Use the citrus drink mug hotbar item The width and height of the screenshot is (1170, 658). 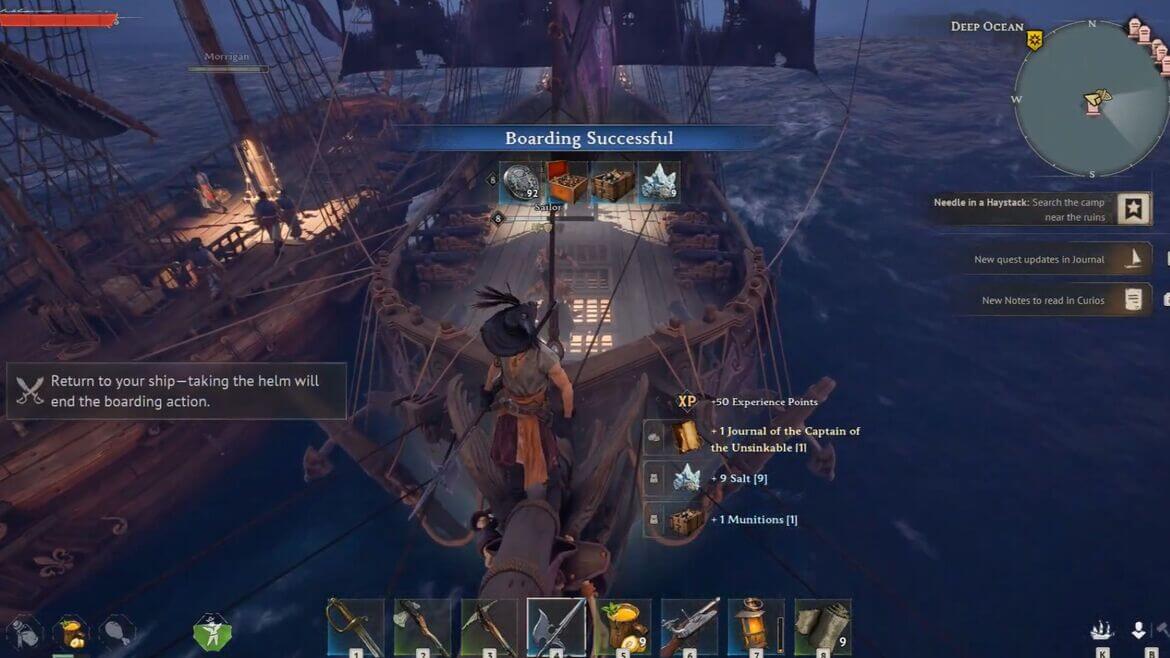tap(623, 627)
